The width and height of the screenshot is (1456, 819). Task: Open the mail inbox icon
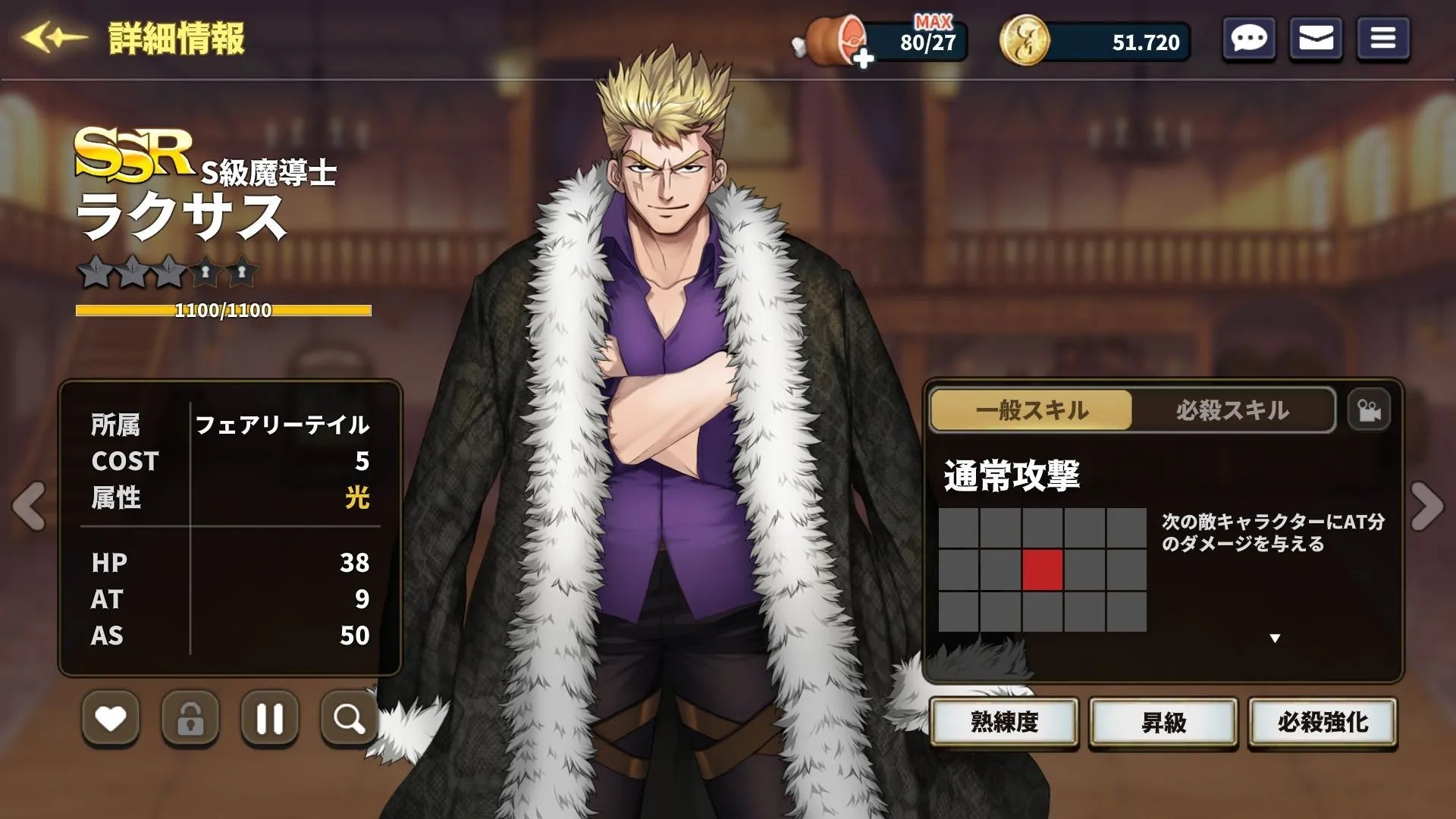pos(1317,39)
